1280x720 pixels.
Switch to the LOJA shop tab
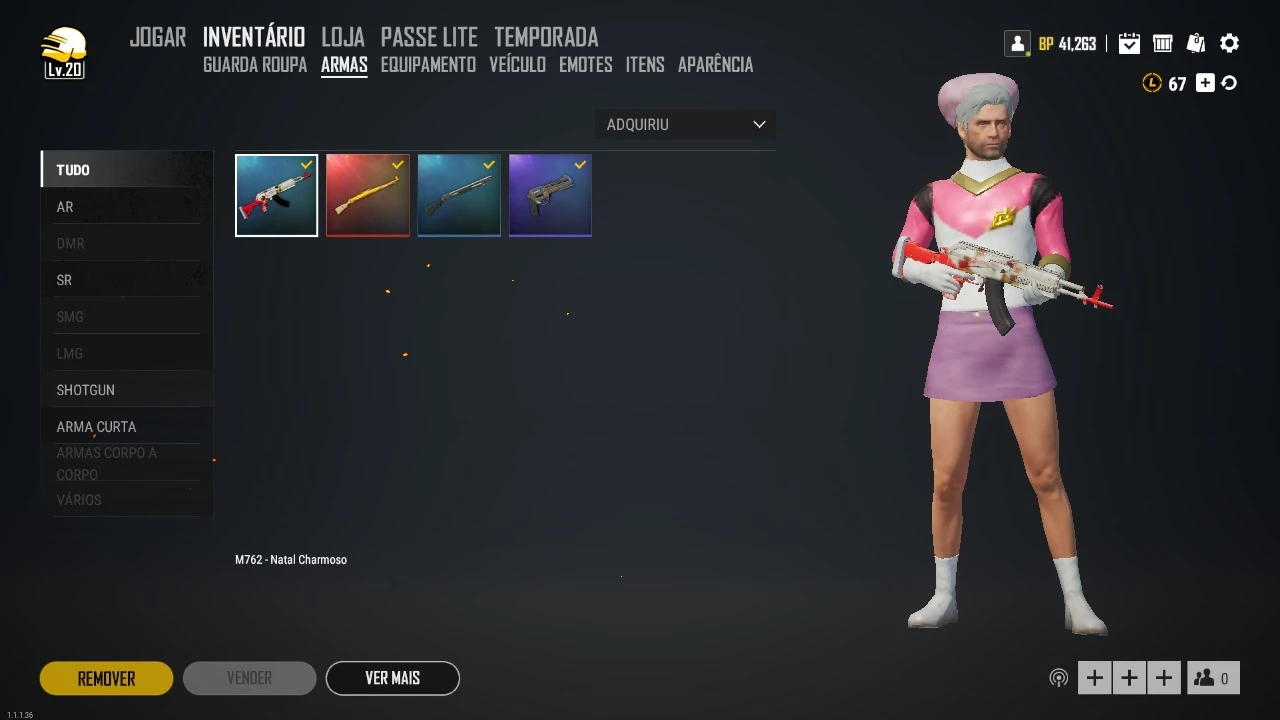(342, 38)
